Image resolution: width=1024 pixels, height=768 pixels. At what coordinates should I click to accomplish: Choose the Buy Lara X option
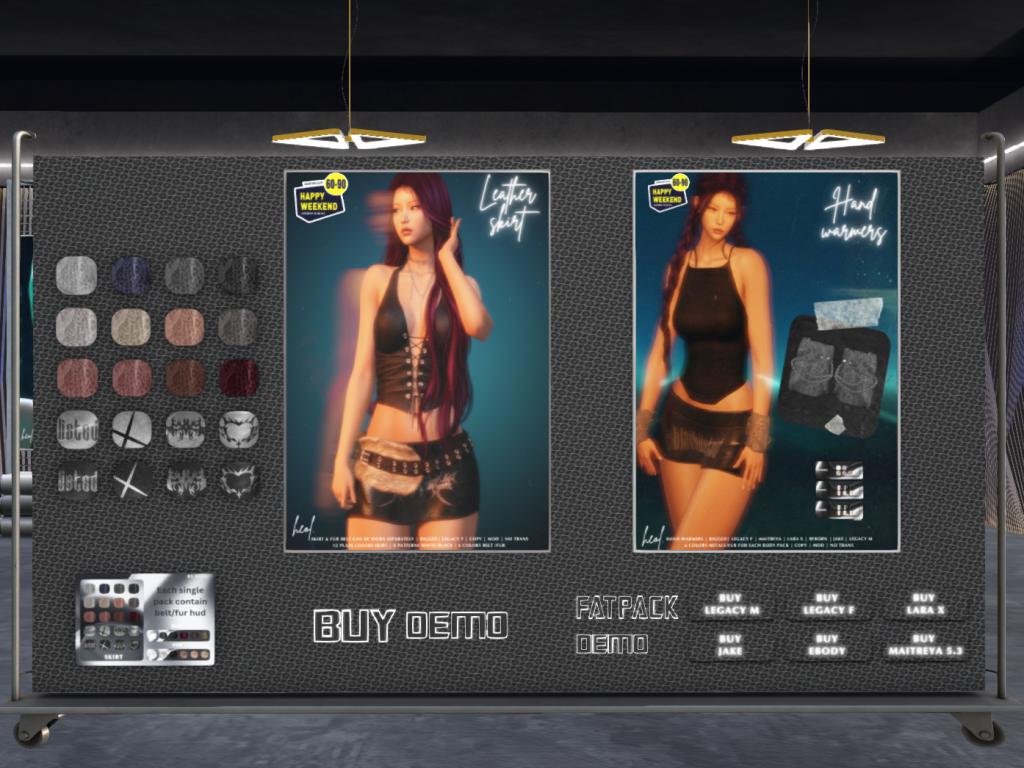click(x=924, y=605)
